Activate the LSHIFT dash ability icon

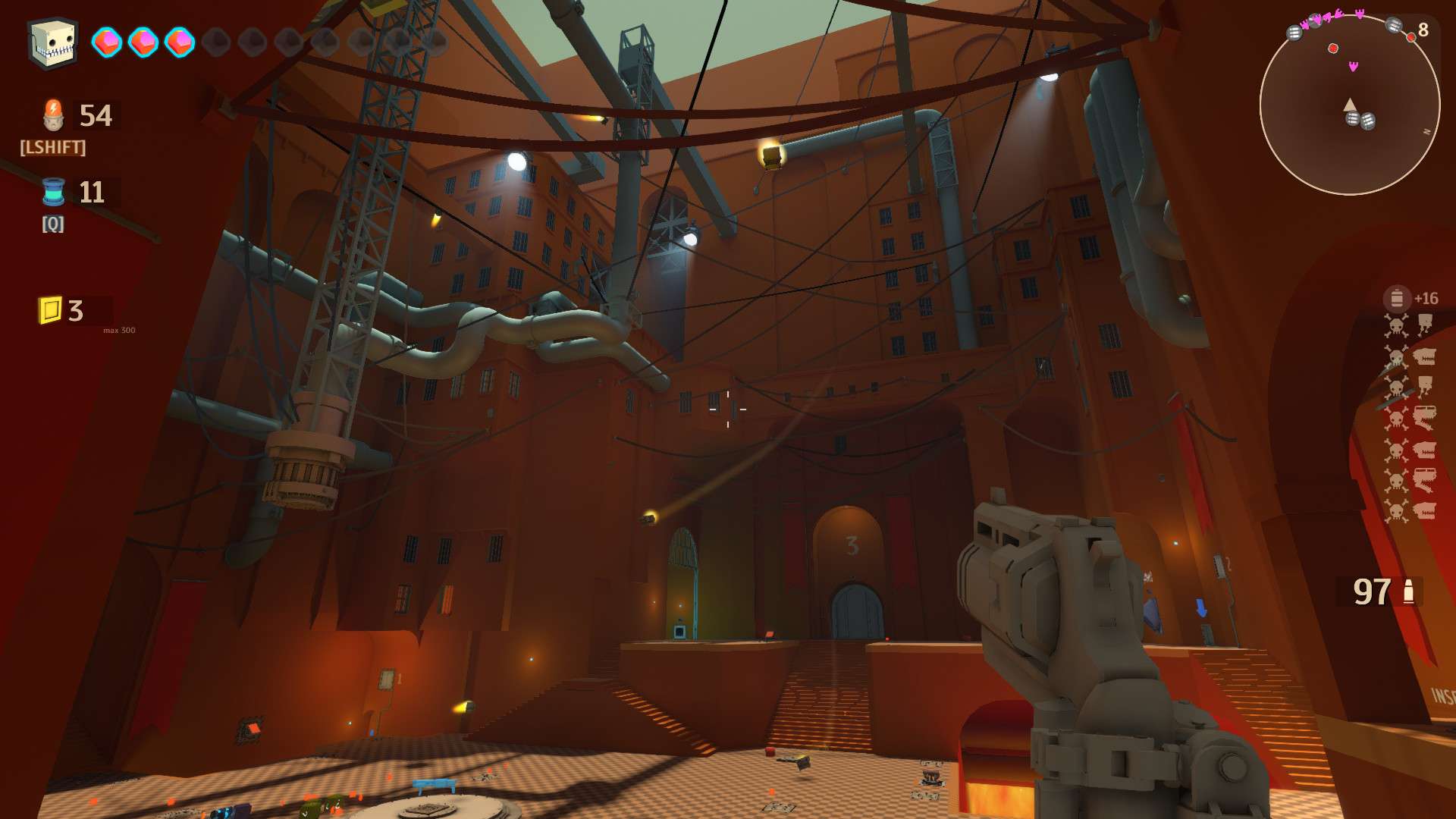(x=53, y=115)
